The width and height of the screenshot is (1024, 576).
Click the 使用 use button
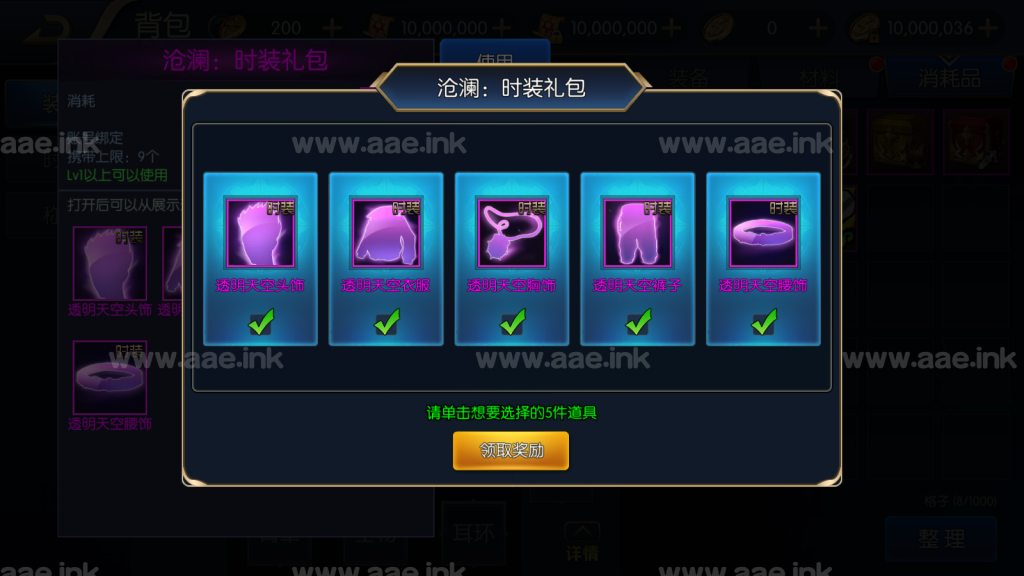(x=495, y=60)
